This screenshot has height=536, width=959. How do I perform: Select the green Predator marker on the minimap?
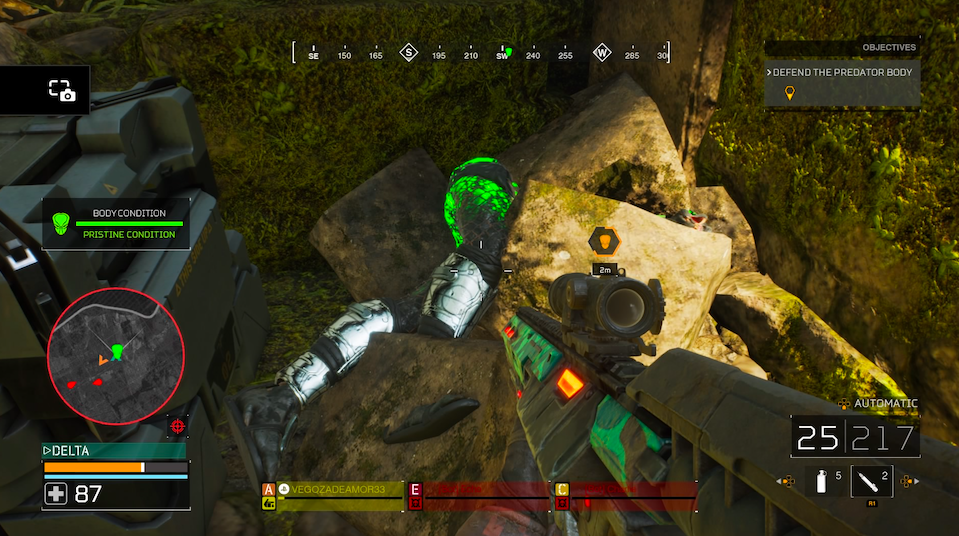point(118,350)
